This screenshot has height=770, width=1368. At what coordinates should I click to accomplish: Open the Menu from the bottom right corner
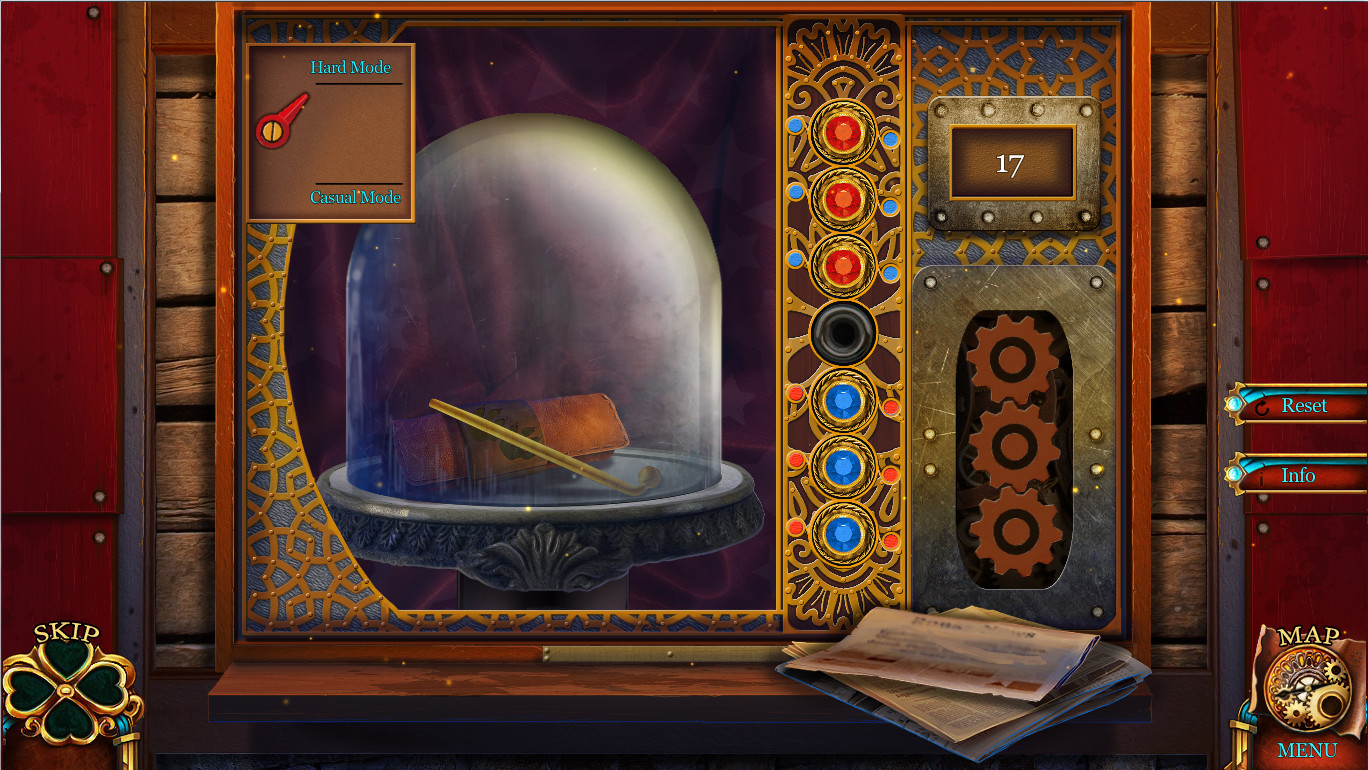[x=1308, y=750]
